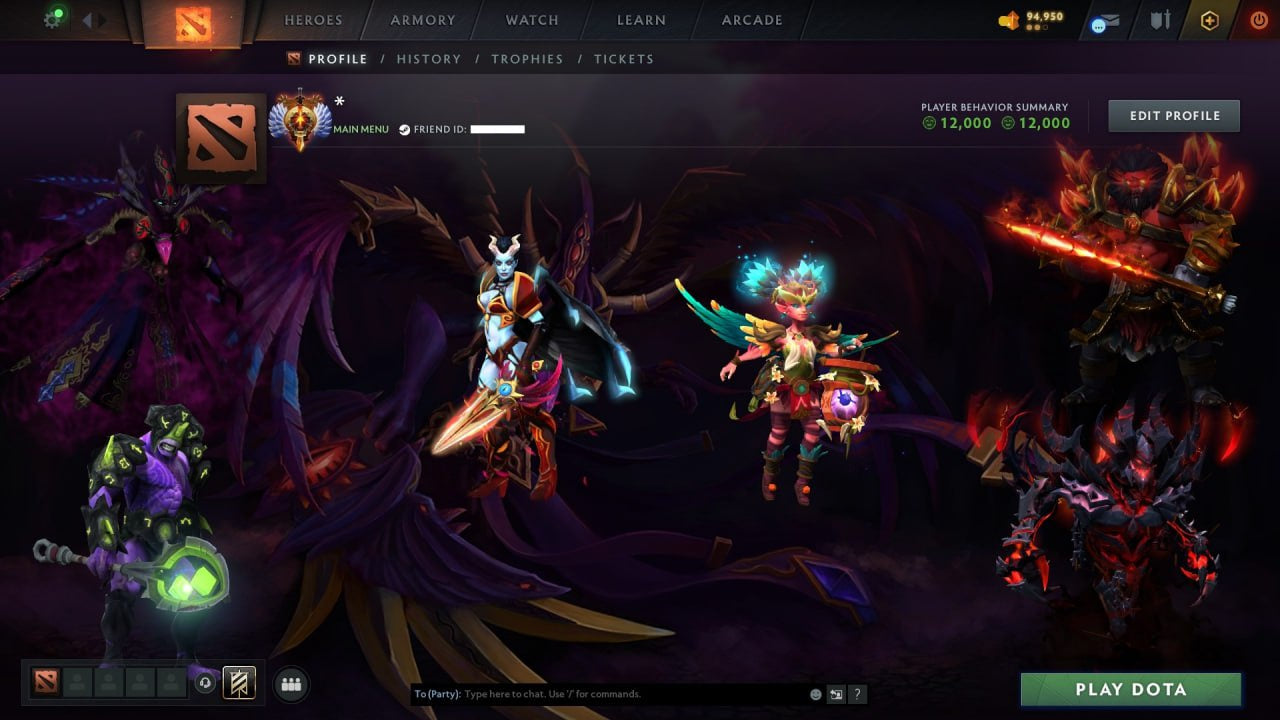The width and height of the screenshot is (1280, 720).
Task: Click the EDIT PROFILE button
Action: coord(1173,115)
